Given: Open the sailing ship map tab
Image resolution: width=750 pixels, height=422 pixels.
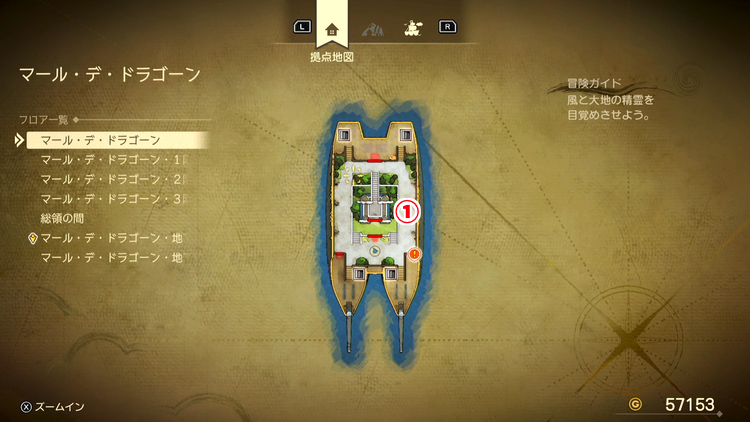Looking at the screenshot, I should pos(410,28).
